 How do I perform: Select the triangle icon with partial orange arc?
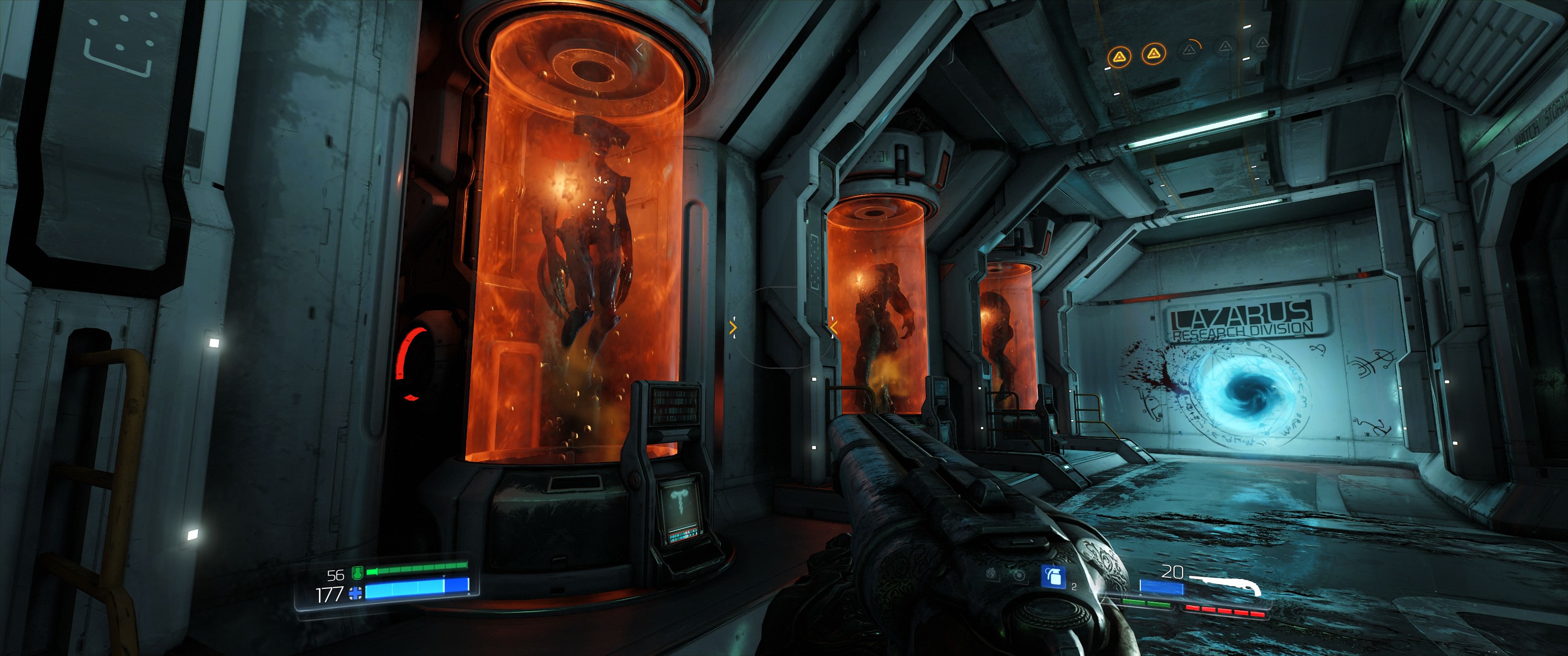pyautogui.click(x=1188, y=50)
